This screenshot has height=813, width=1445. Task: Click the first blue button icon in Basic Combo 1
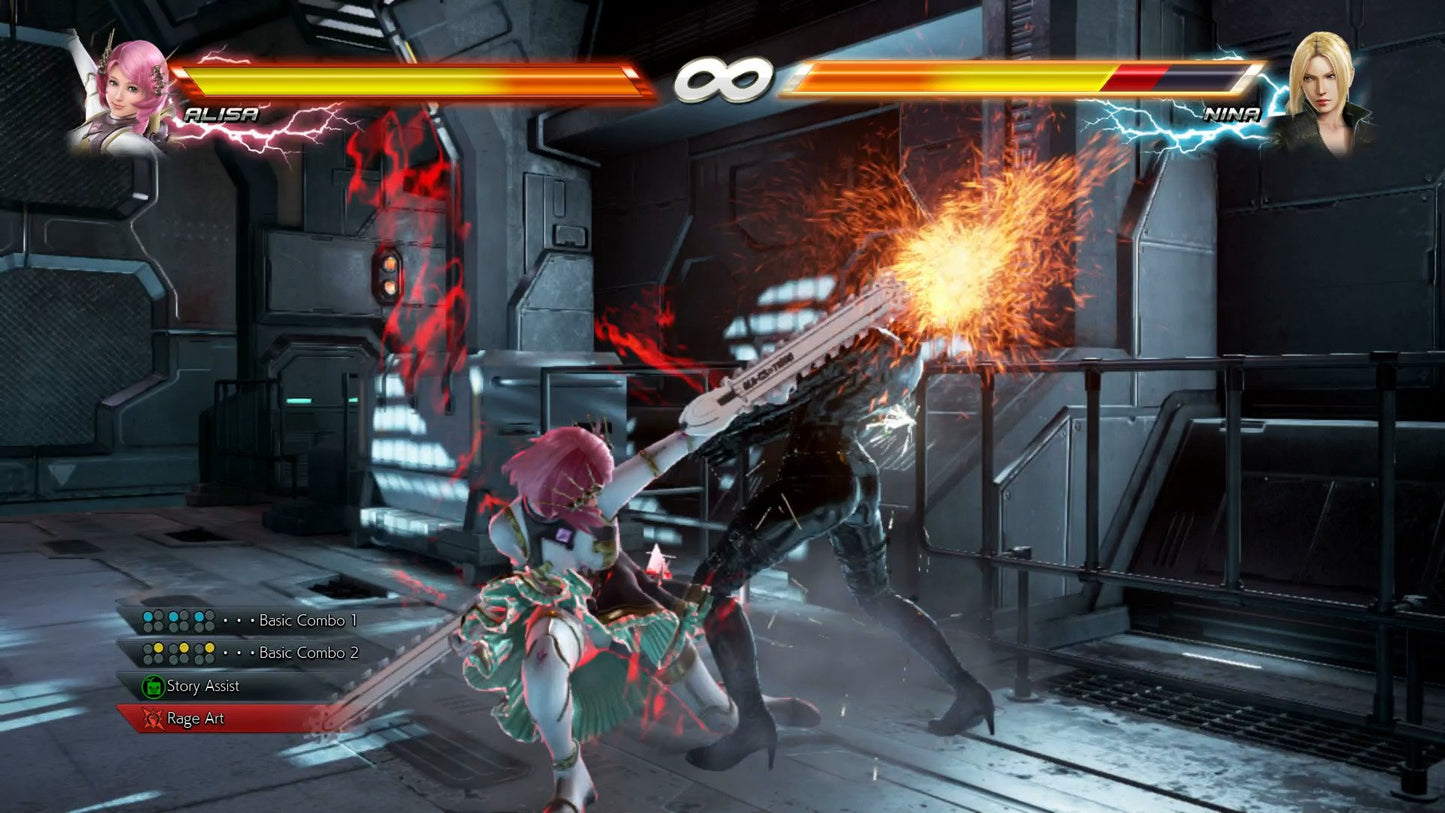pyautogui.click(x=147, y=615)
